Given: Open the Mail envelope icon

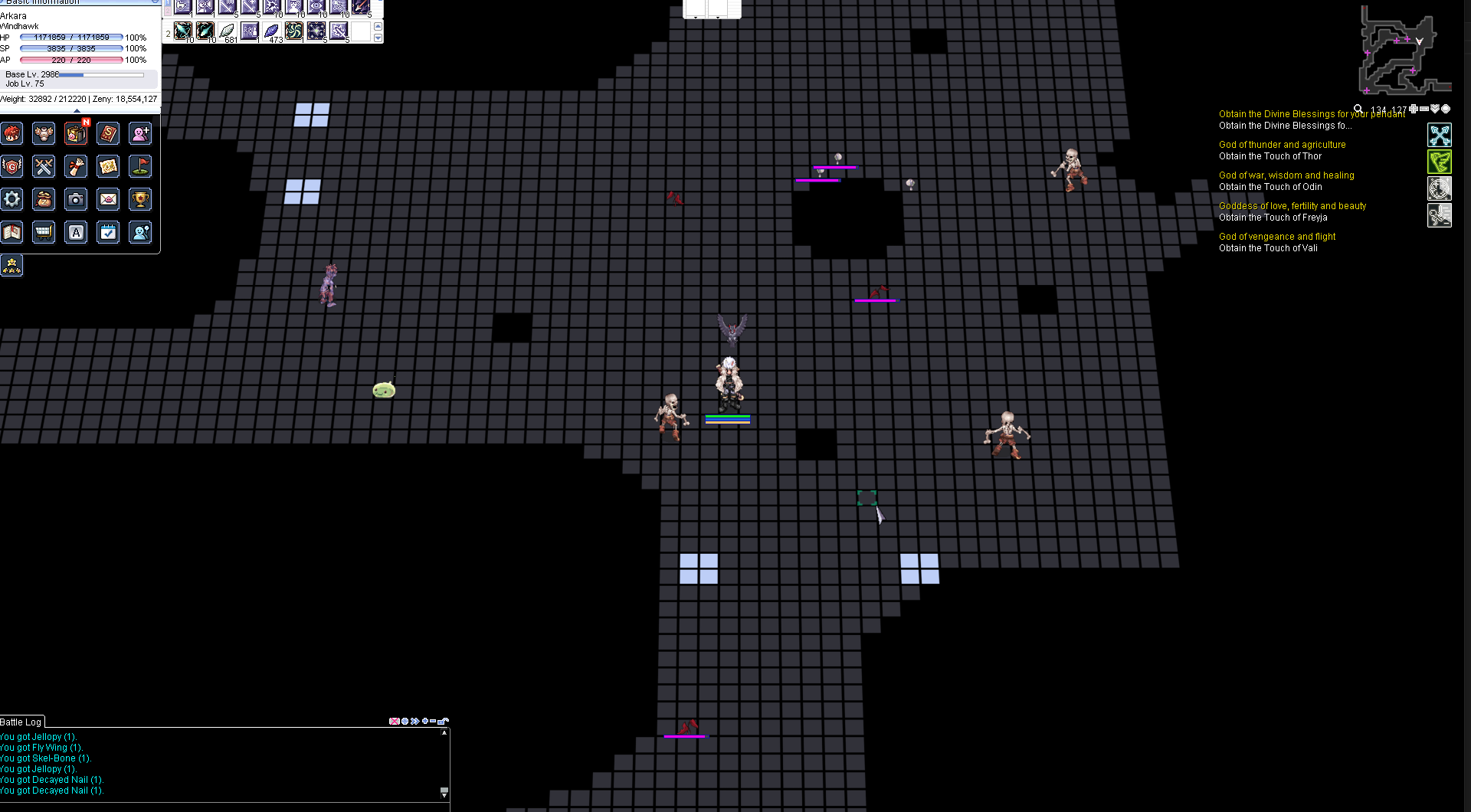Looking at the screenshot, I should (x=108, y=200).
